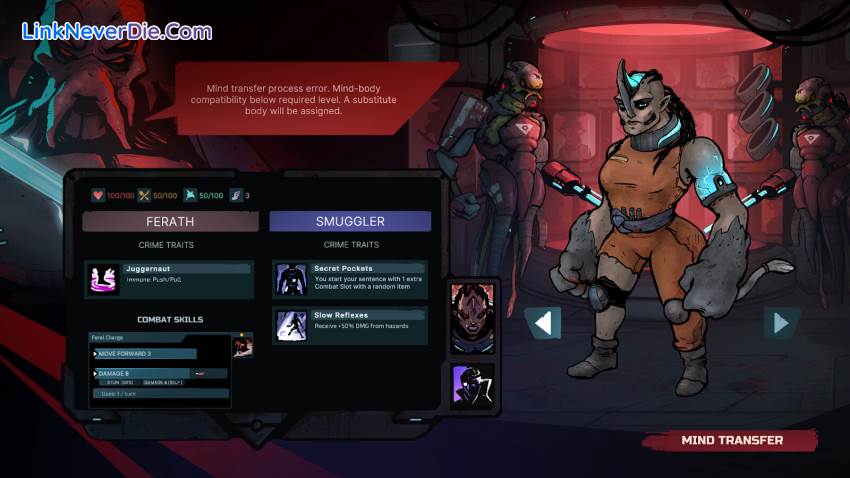Choose the red-faced Ferath portrait thumbnail
The height and width of the screenshot is (478, 850).
pyautogui.click(x=472, y=318)
